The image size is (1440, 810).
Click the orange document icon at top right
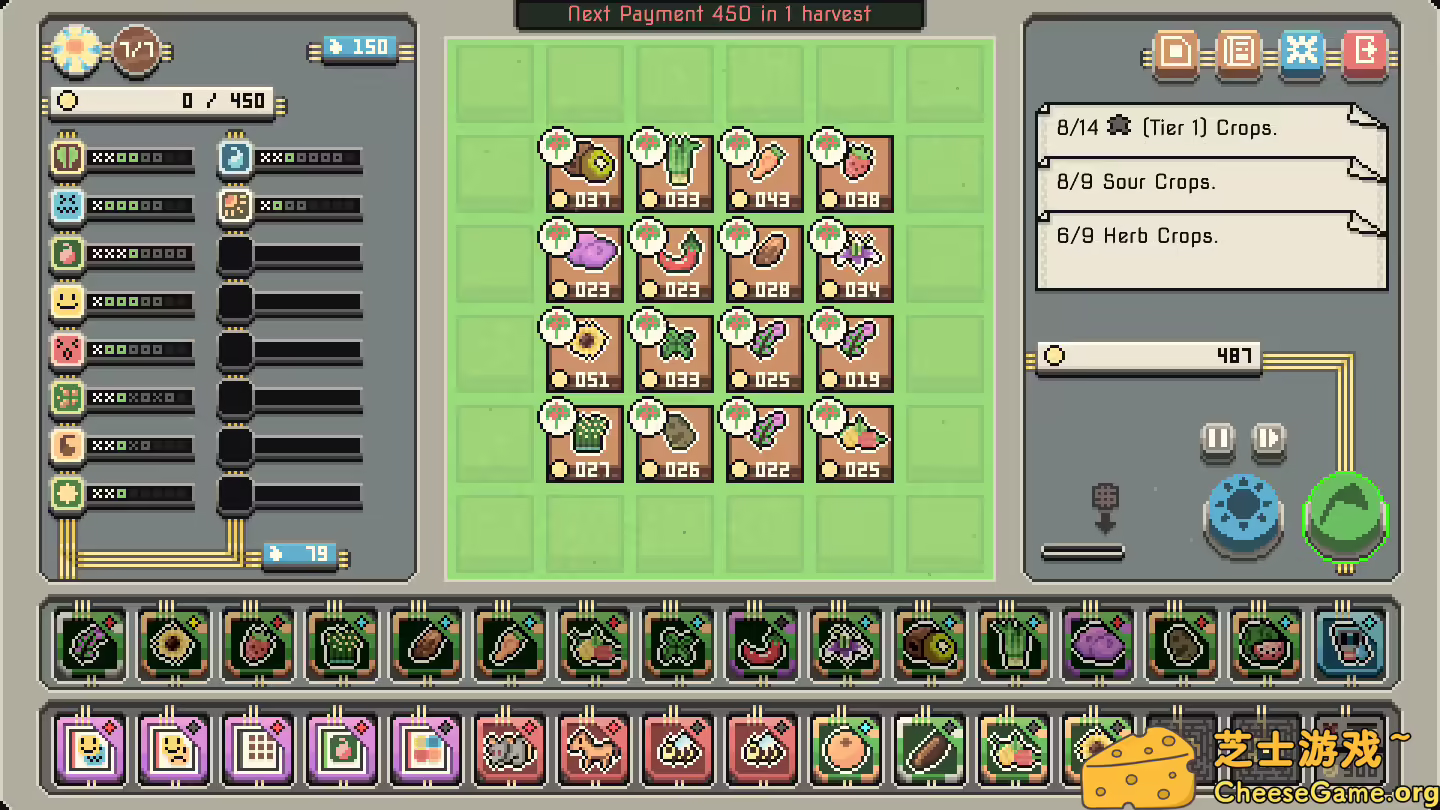tap(1174, 53)
